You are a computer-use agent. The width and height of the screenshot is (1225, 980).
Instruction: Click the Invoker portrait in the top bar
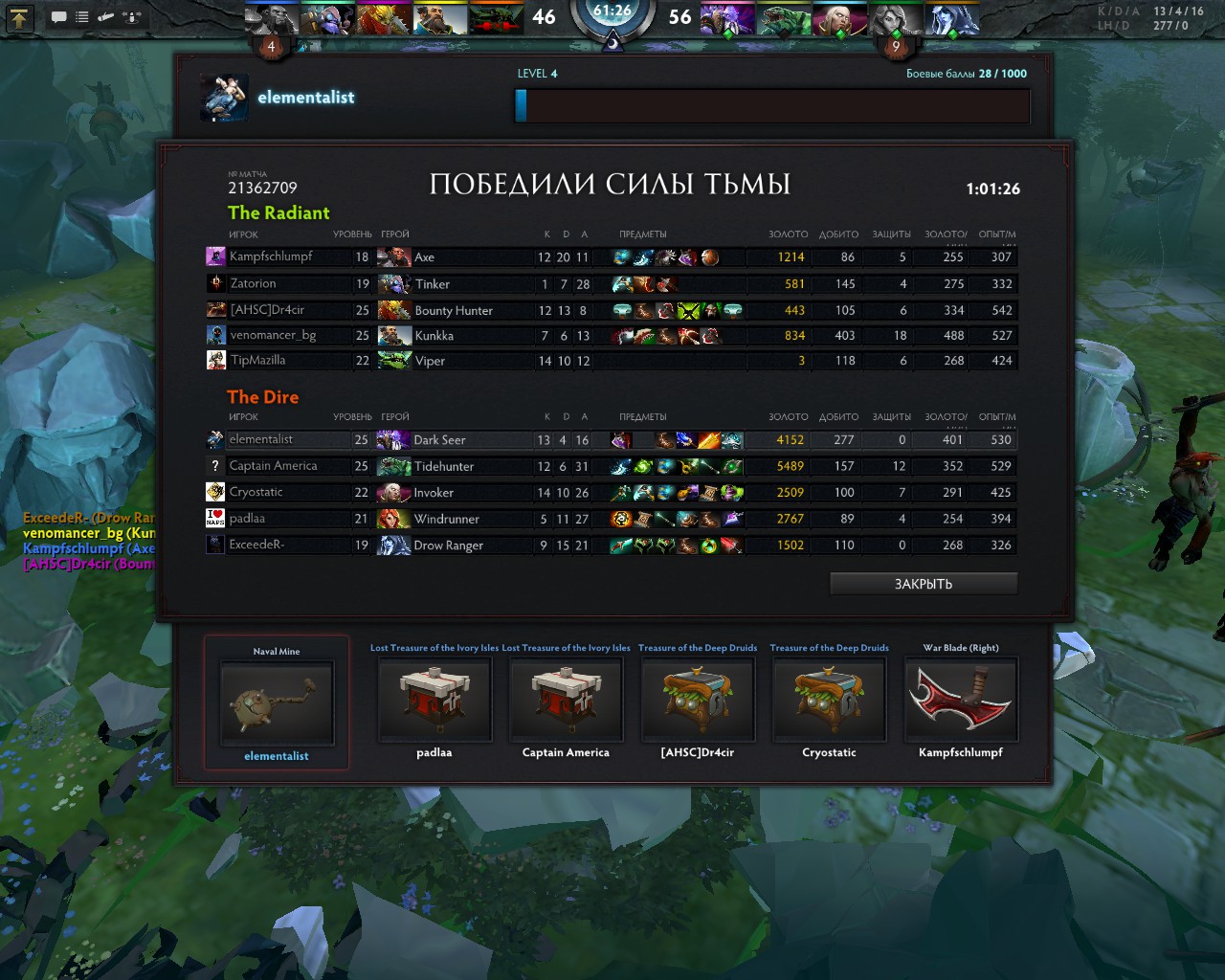click(839, 19)
